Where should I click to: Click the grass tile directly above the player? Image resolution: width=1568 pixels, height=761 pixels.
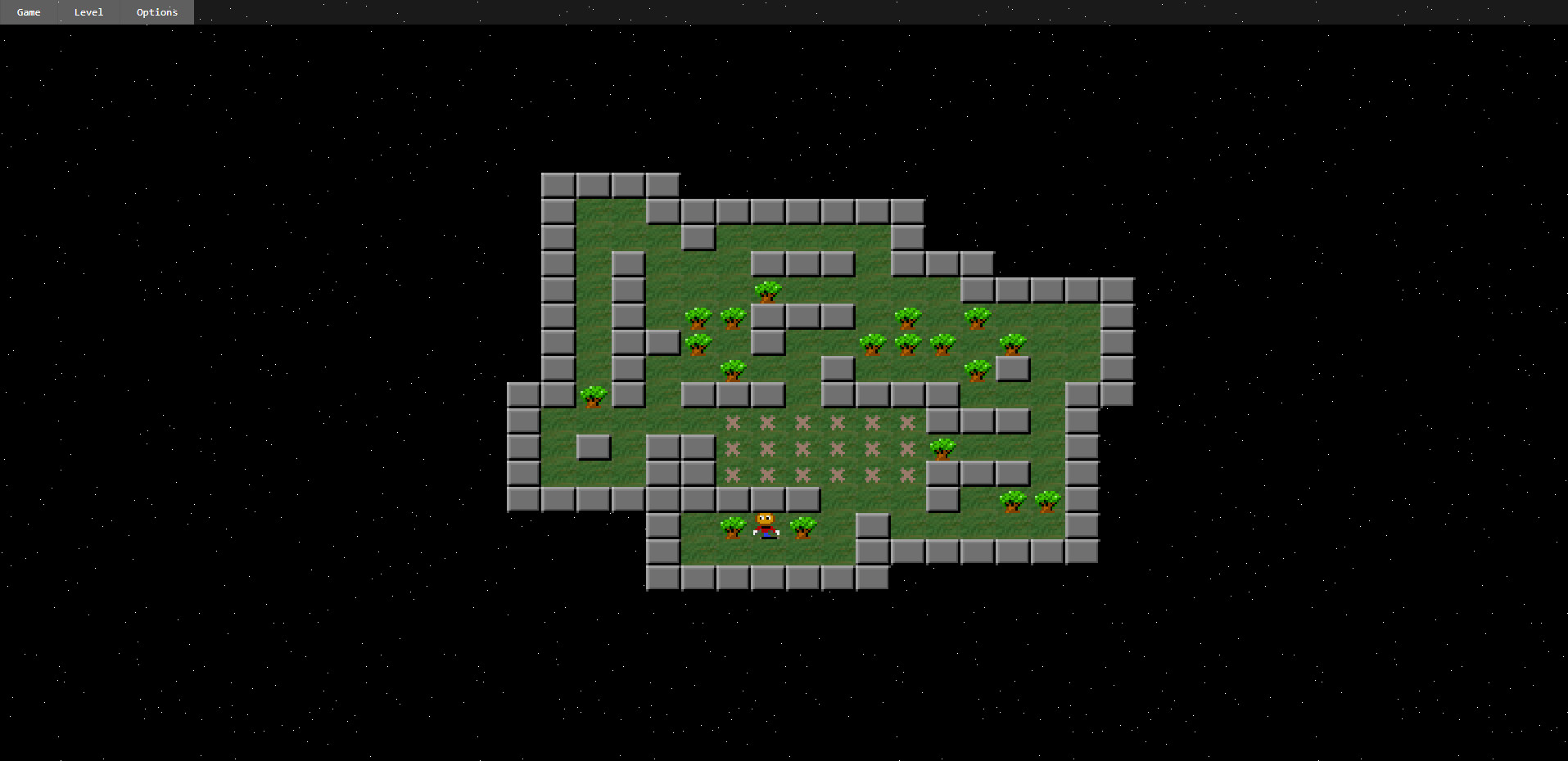(767, 499)
